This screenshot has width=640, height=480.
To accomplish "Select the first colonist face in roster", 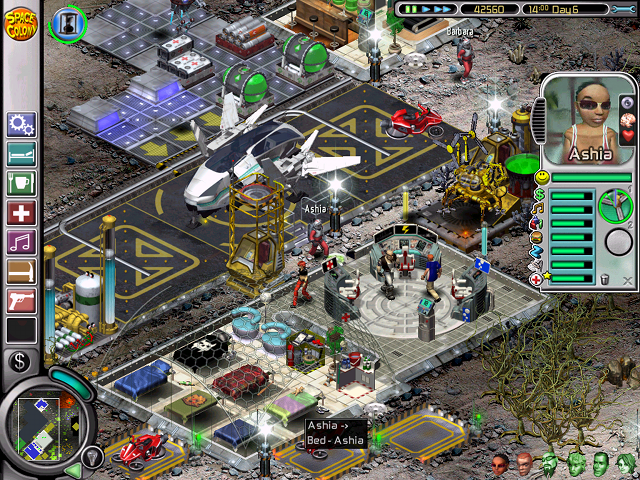I will click(x=499, y=463).
